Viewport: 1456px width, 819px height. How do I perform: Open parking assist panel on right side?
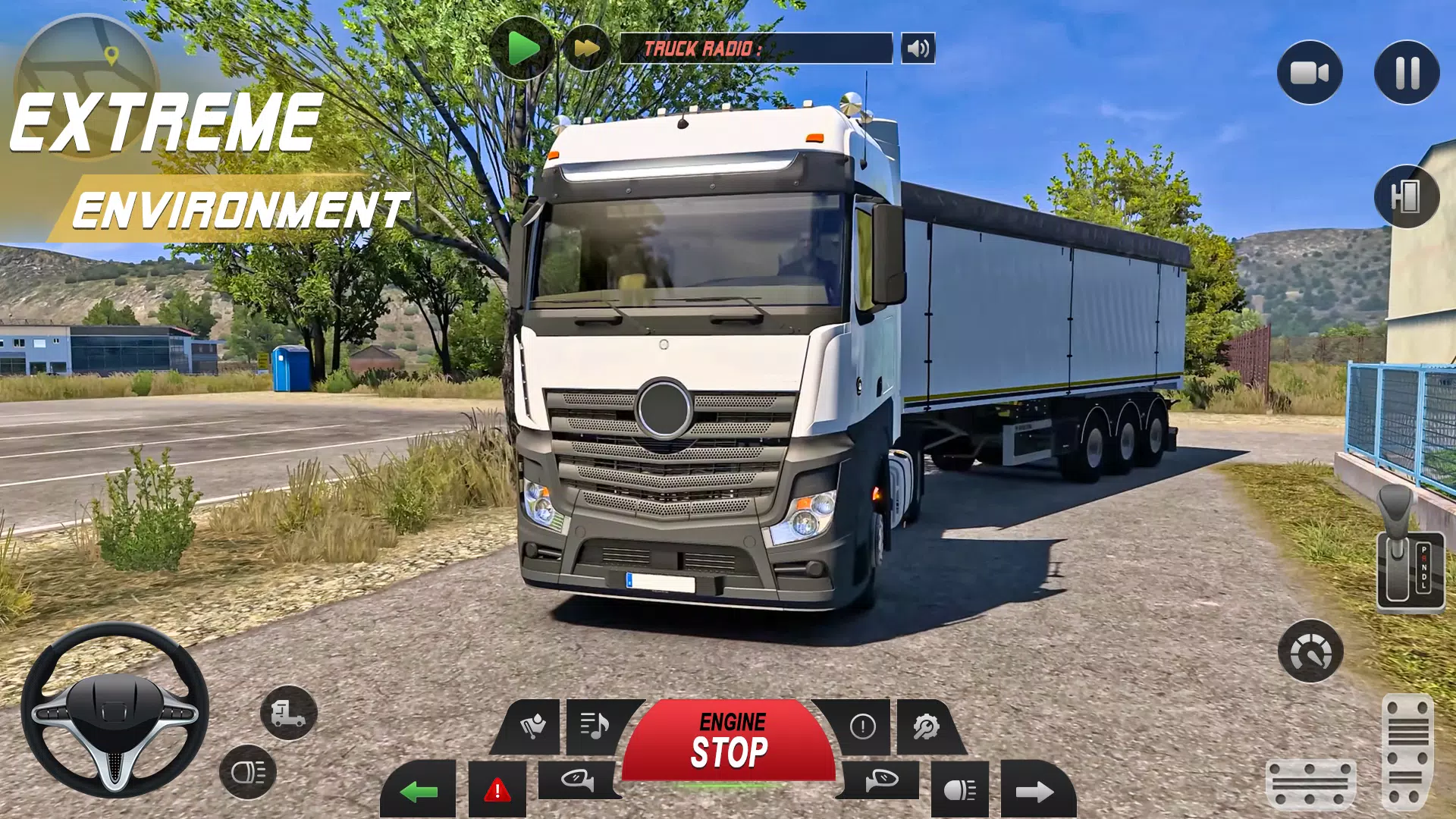pyautogui.click(x=1407, y=197)
